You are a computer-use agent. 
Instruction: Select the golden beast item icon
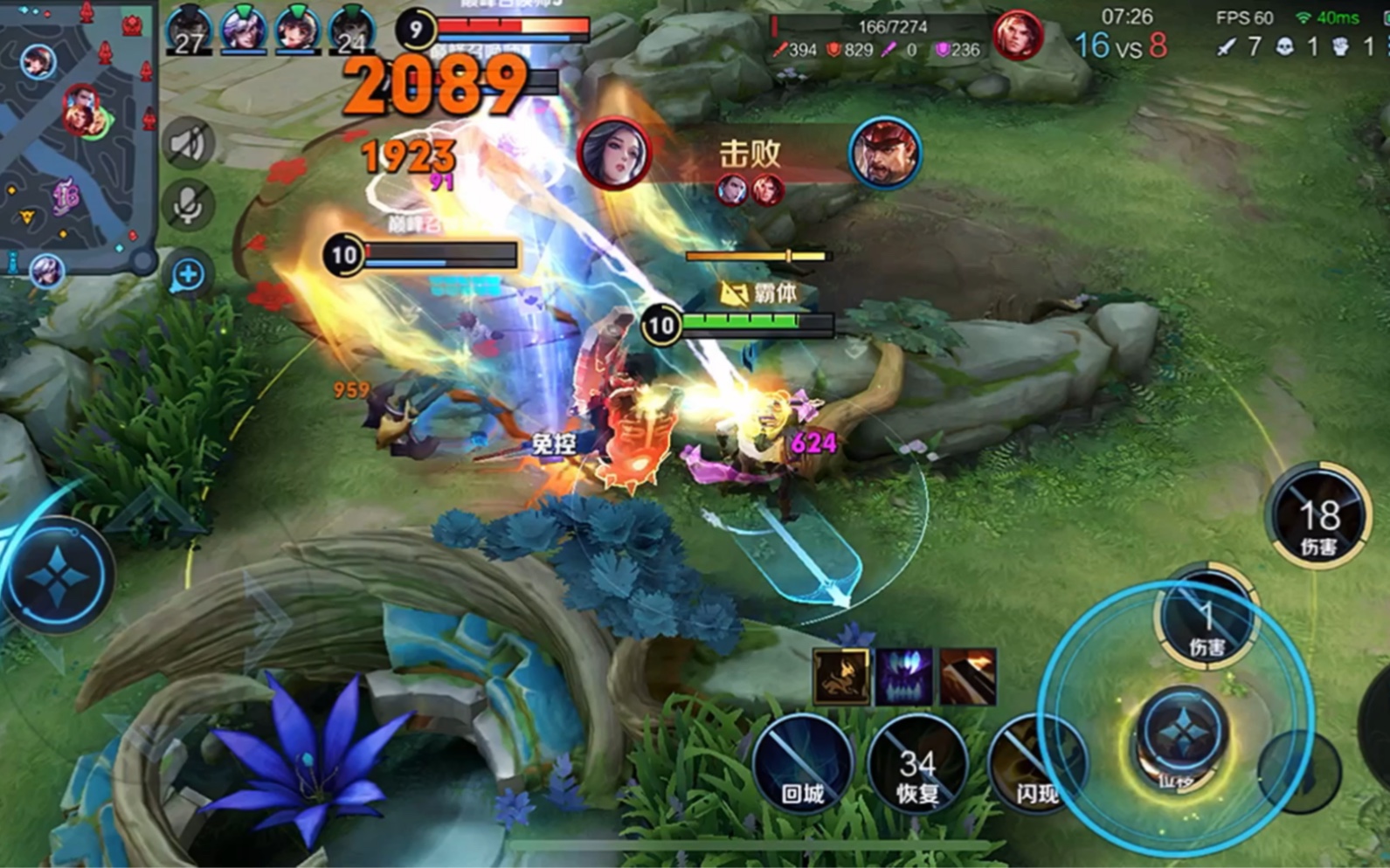point(841,675)
